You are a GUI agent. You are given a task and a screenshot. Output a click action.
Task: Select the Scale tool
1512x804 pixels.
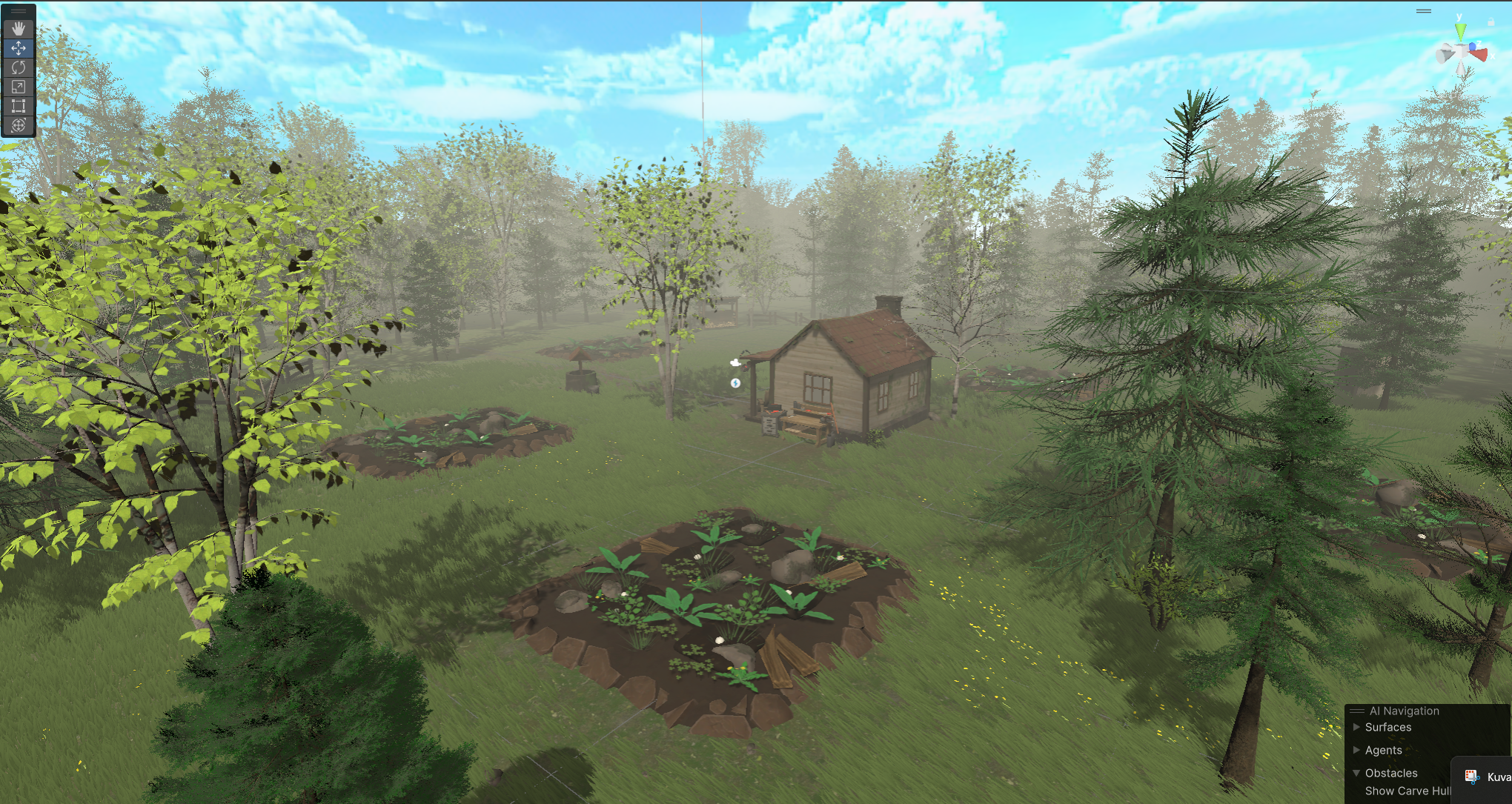coord(19,86)
